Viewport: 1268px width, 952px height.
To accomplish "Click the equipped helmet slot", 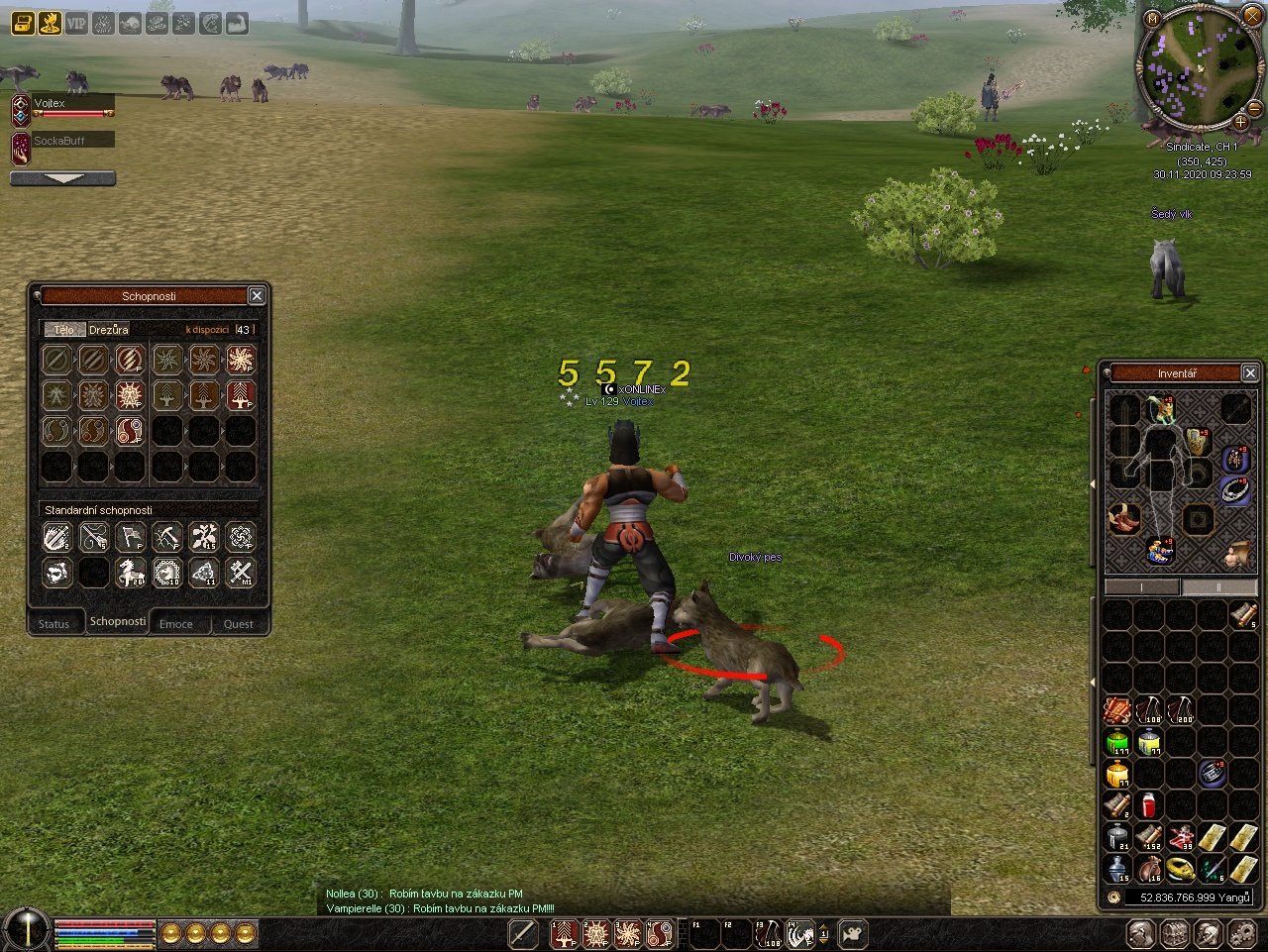I will (x=1161, y=408).
